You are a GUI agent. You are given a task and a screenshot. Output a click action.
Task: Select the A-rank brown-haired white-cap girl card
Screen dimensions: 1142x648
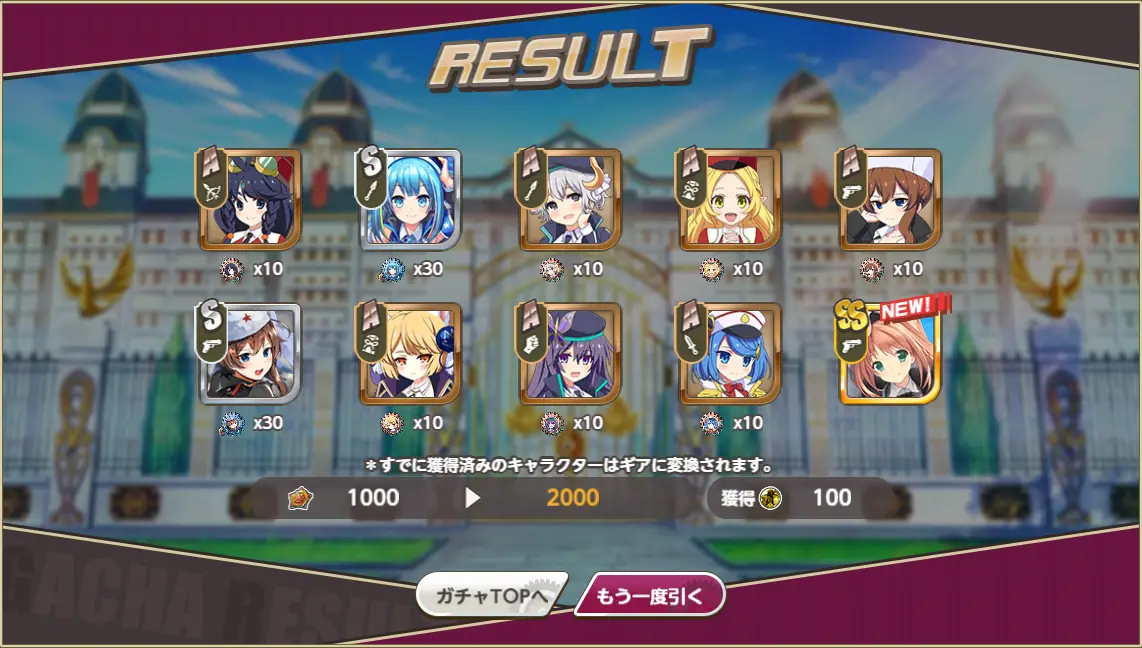(x=890, y=200)
